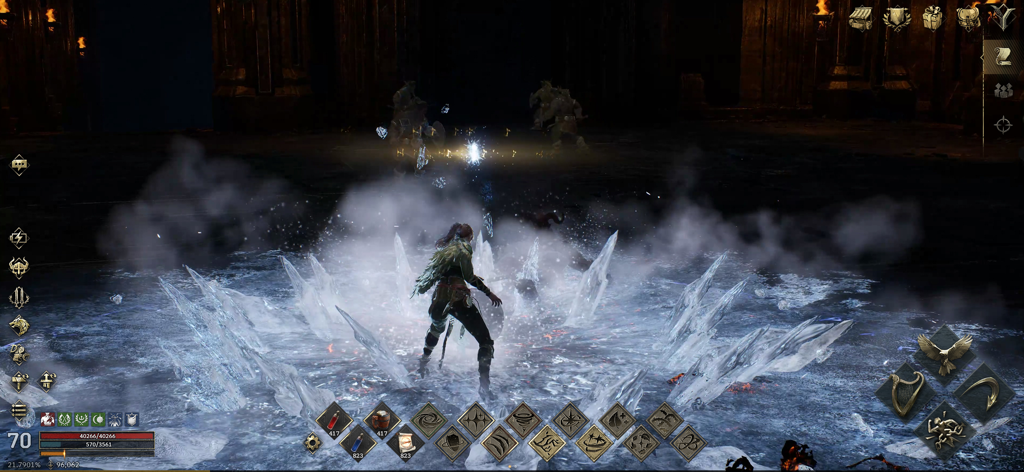Open the horned helmet menu

pyautogui.click(x=19, y=267)
